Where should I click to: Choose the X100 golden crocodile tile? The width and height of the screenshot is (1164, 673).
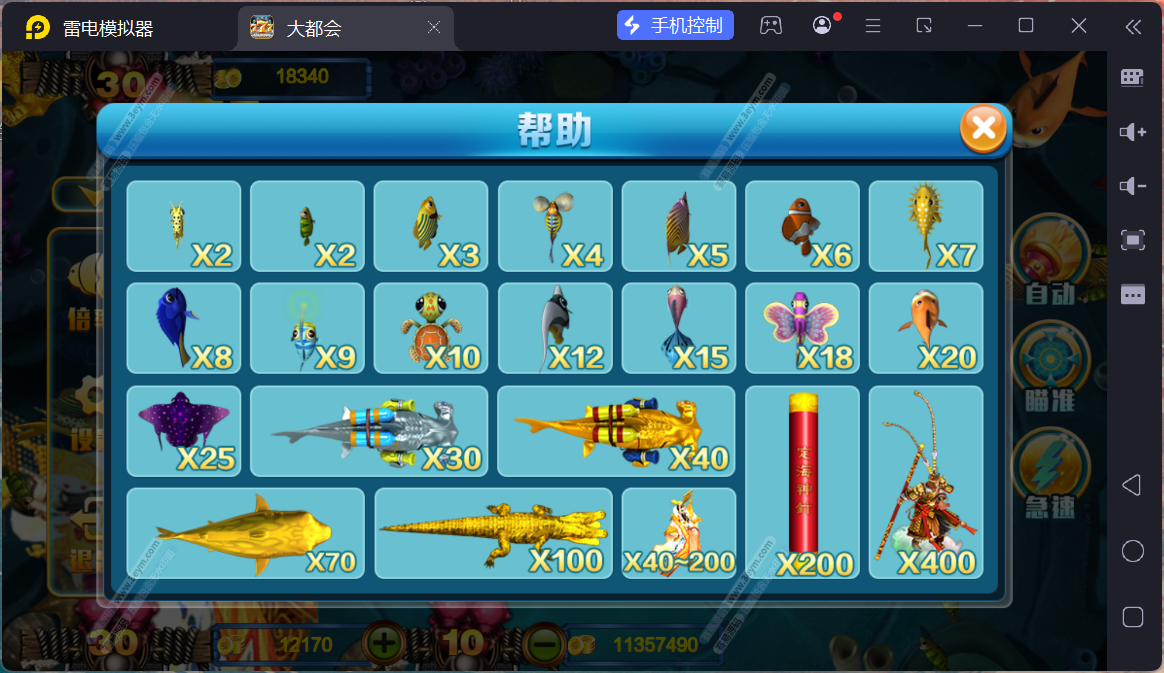[493, 533]
